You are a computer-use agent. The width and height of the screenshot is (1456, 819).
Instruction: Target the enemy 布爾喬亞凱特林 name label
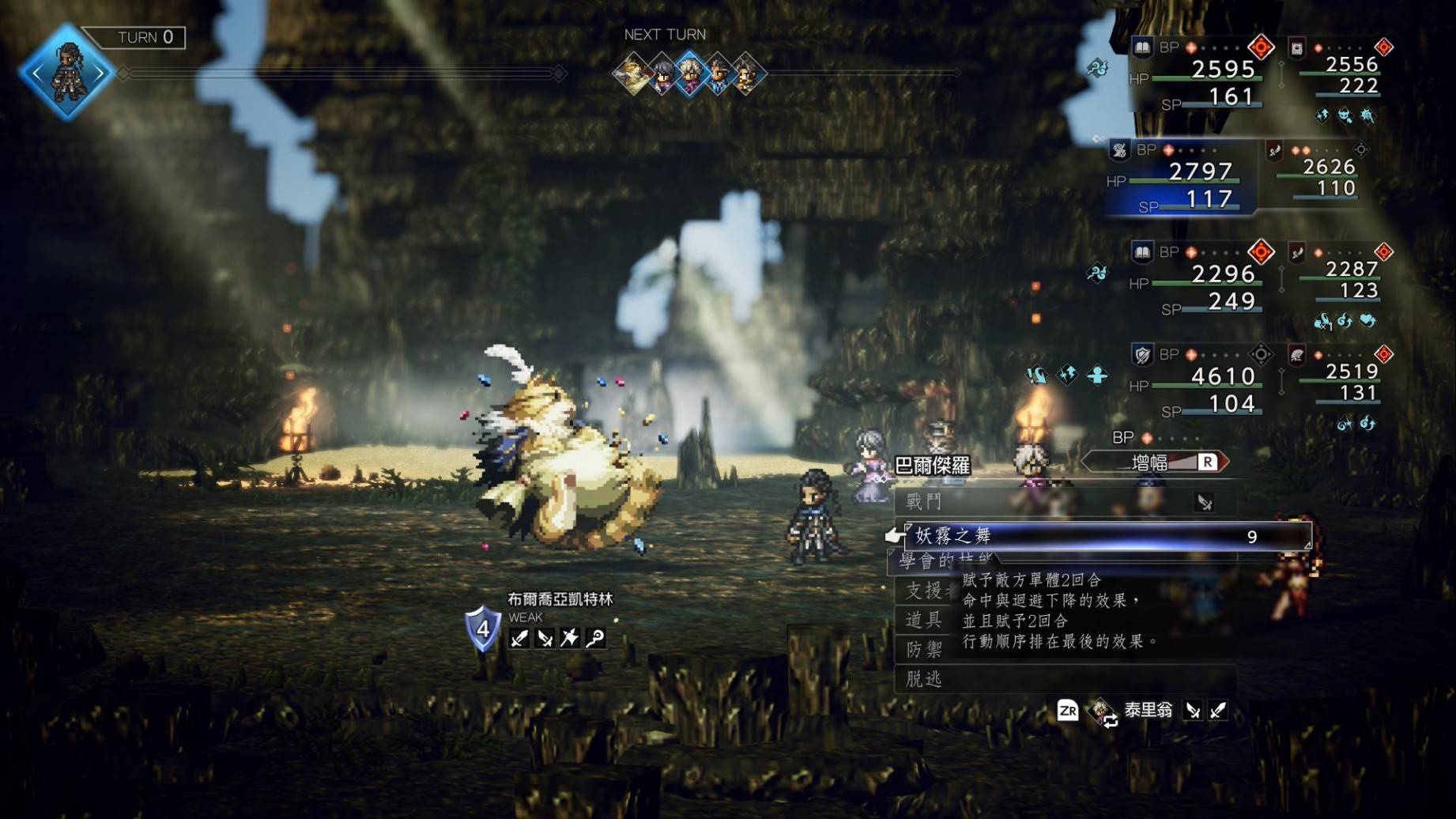click(560, 599)
